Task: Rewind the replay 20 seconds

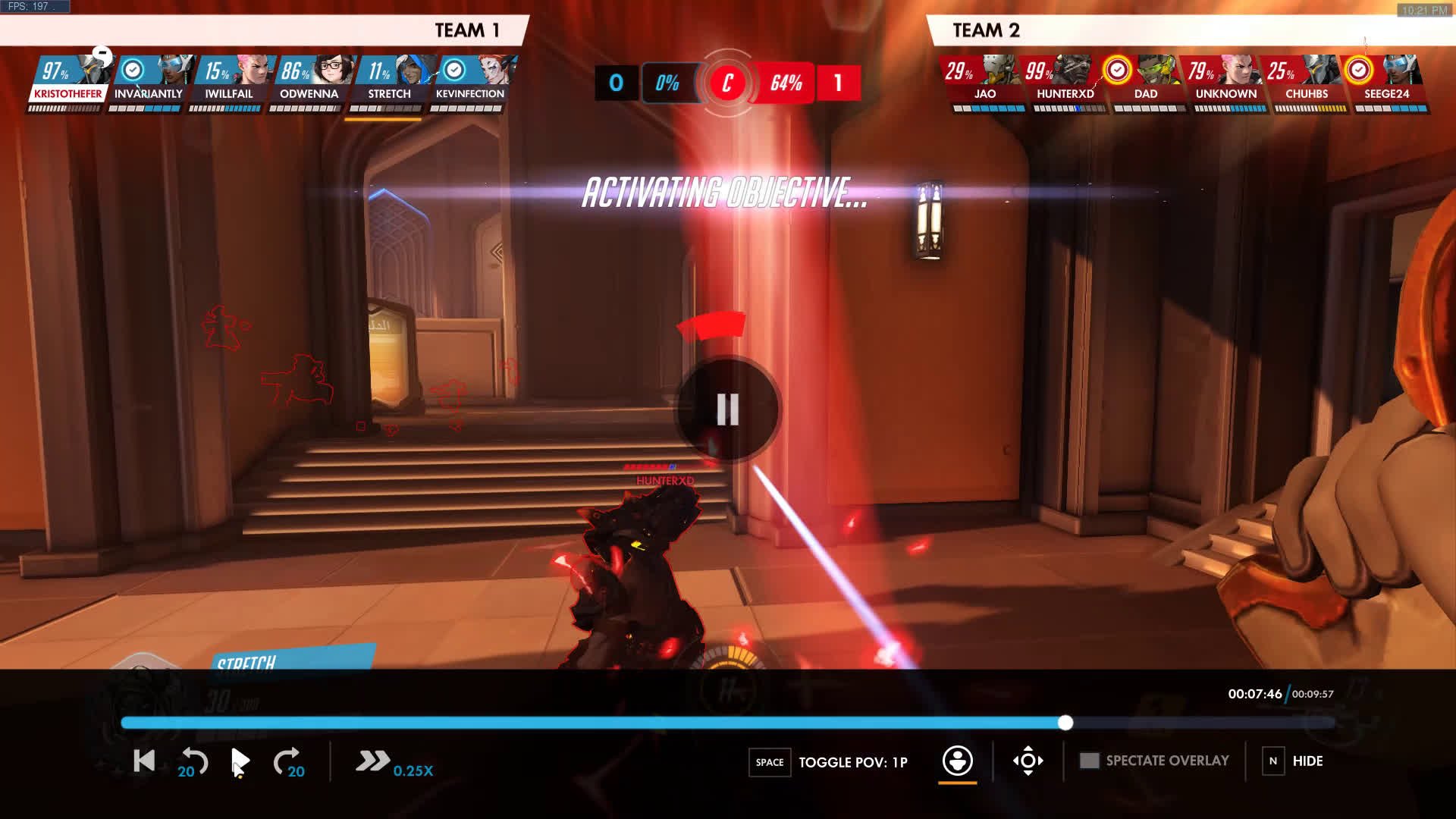Action: pos(193,761)
